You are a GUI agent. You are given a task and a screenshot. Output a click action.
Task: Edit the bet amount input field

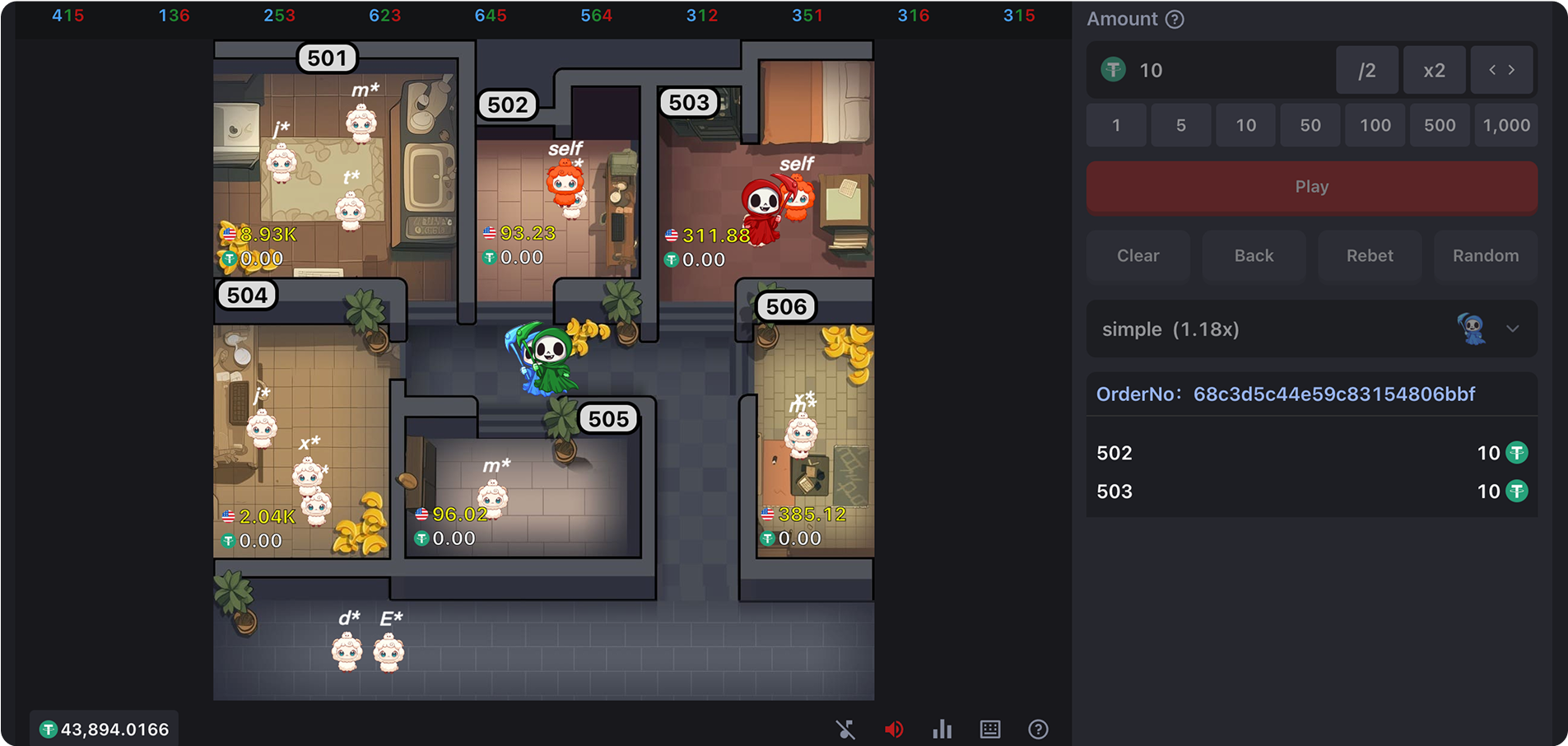tap(1226, 70)
